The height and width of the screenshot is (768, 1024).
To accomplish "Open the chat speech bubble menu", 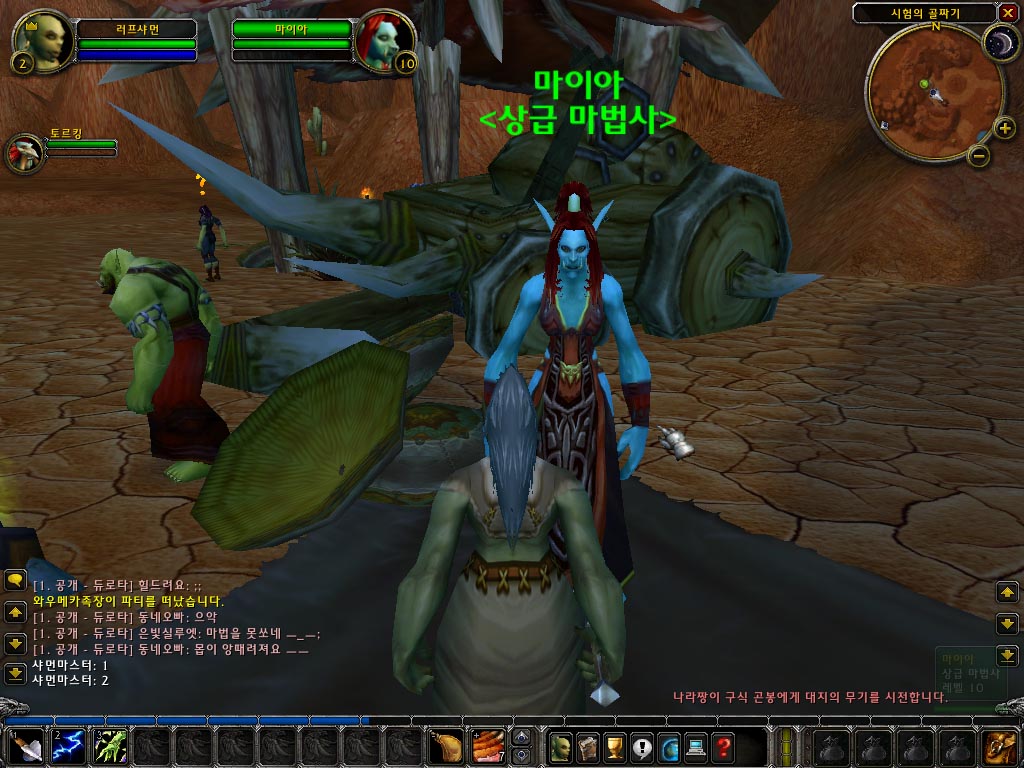I will pos(15,580).
